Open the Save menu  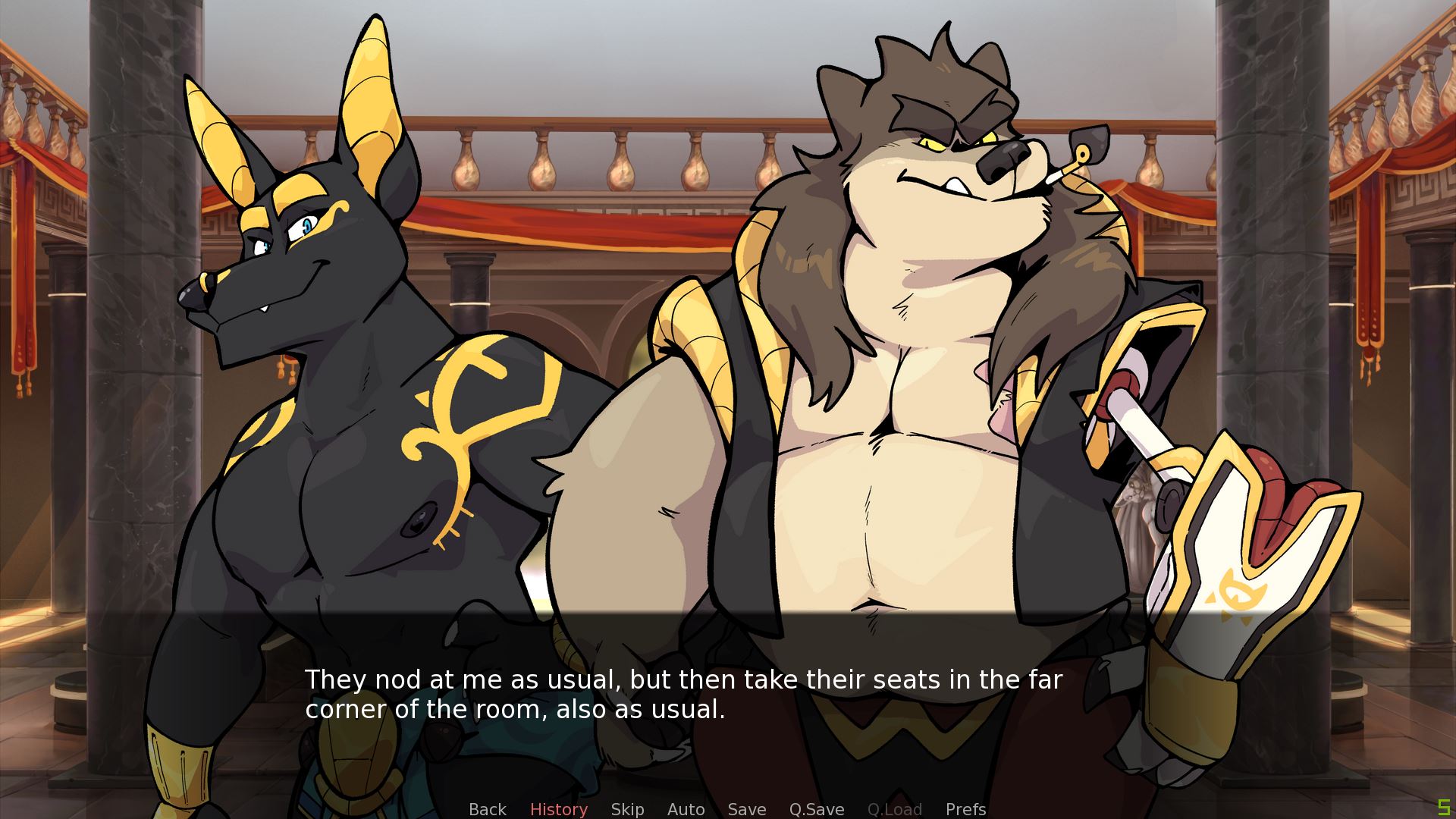tap(746, 809)
